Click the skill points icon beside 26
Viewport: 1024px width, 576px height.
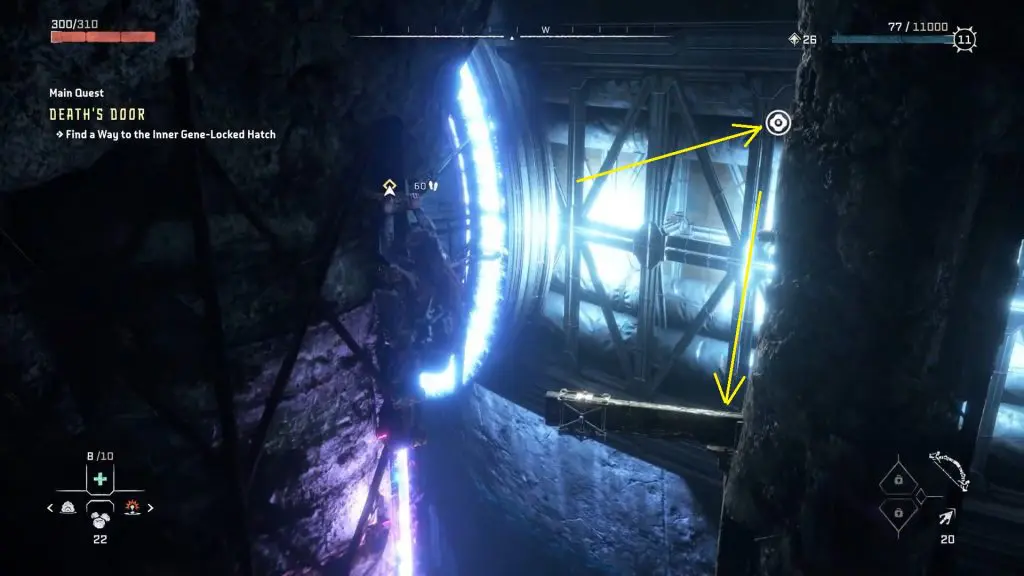pyautogui.click(x=795, y=40)
